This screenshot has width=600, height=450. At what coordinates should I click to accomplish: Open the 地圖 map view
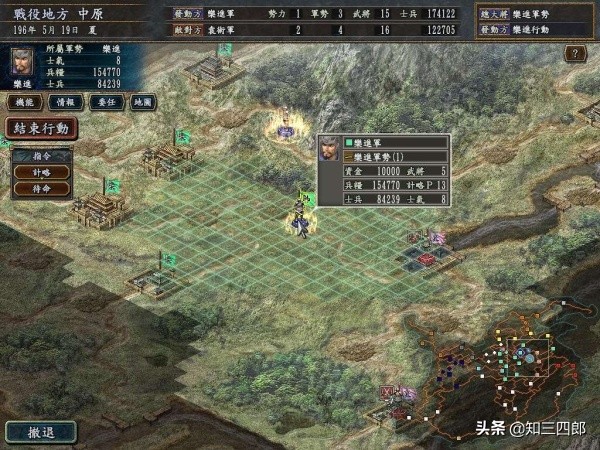click(x=143, y=102)
